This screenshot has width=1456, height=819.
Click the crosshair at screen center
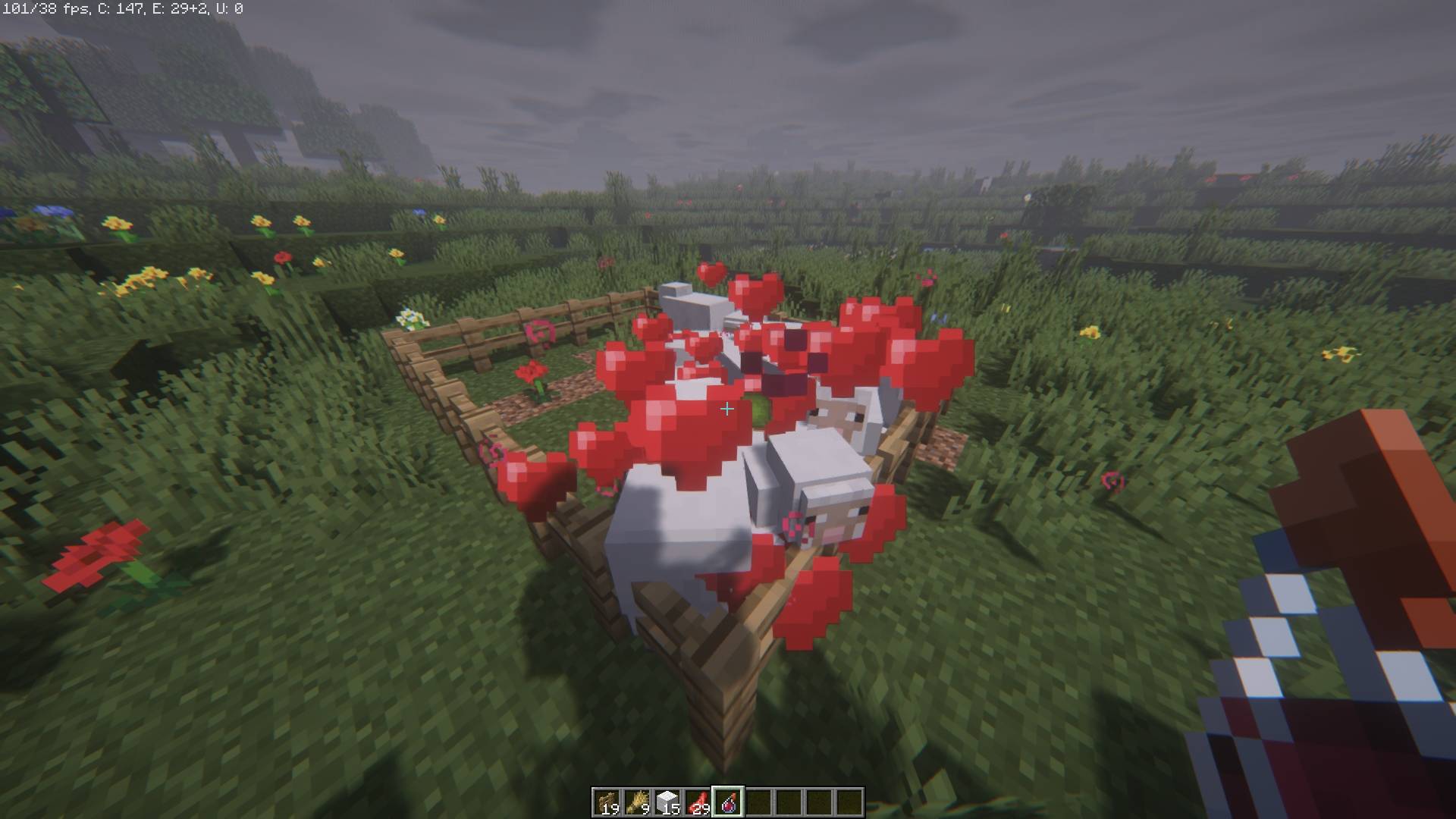(728, 409)
